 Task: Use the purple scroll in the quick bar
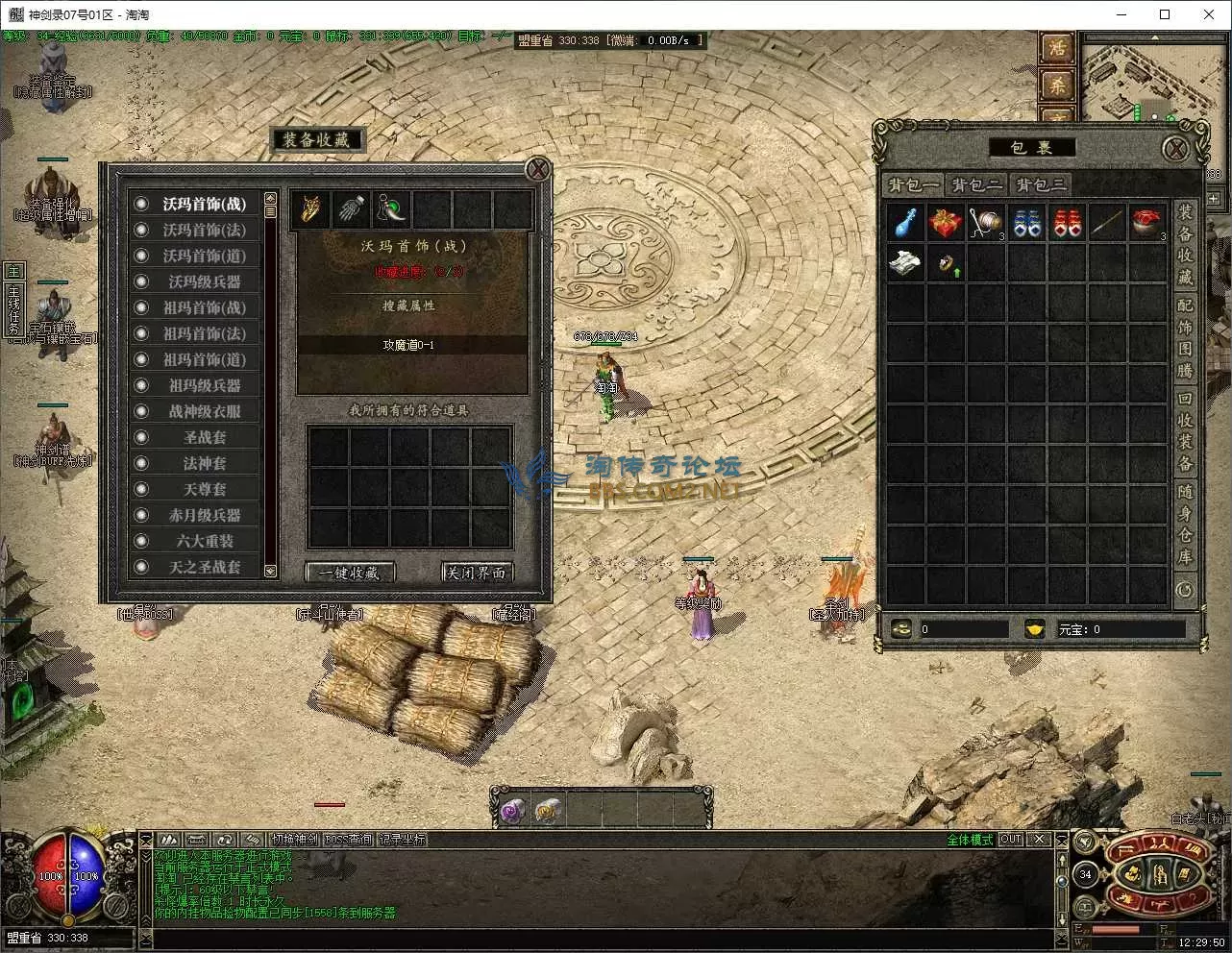click(x=510, y=812)
